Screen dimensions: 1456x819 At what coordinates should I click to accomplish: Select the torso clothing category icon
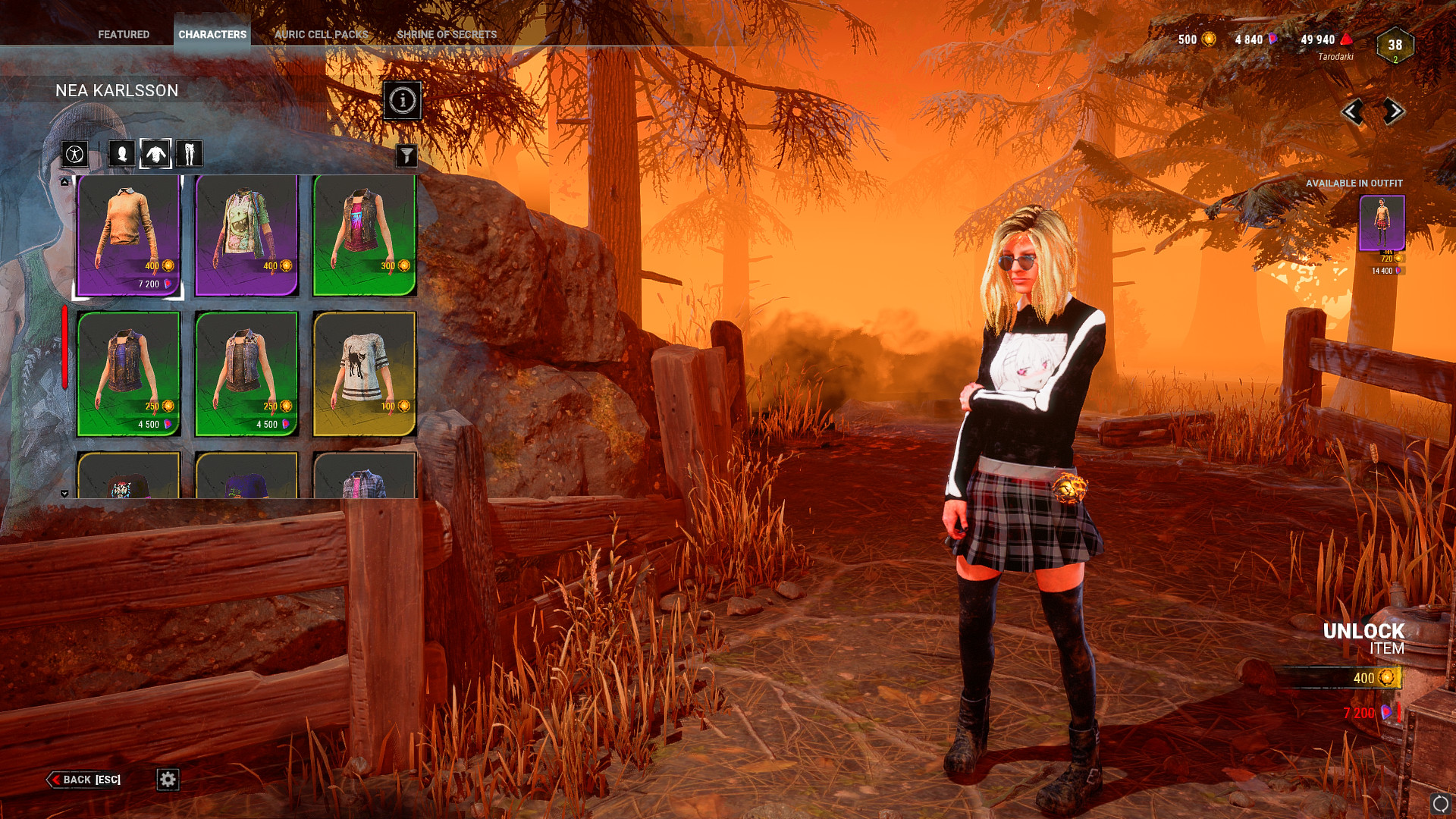(155, 153)
